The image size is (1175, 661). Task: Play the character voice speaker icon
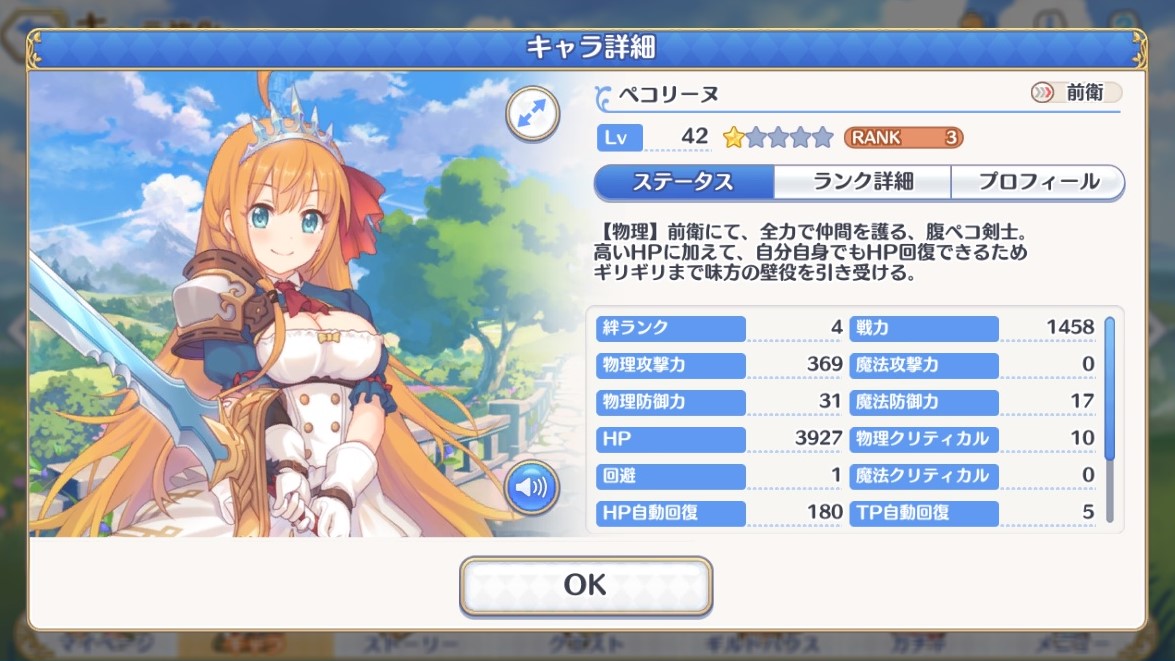pyautogui.click(x=532, y=487)
